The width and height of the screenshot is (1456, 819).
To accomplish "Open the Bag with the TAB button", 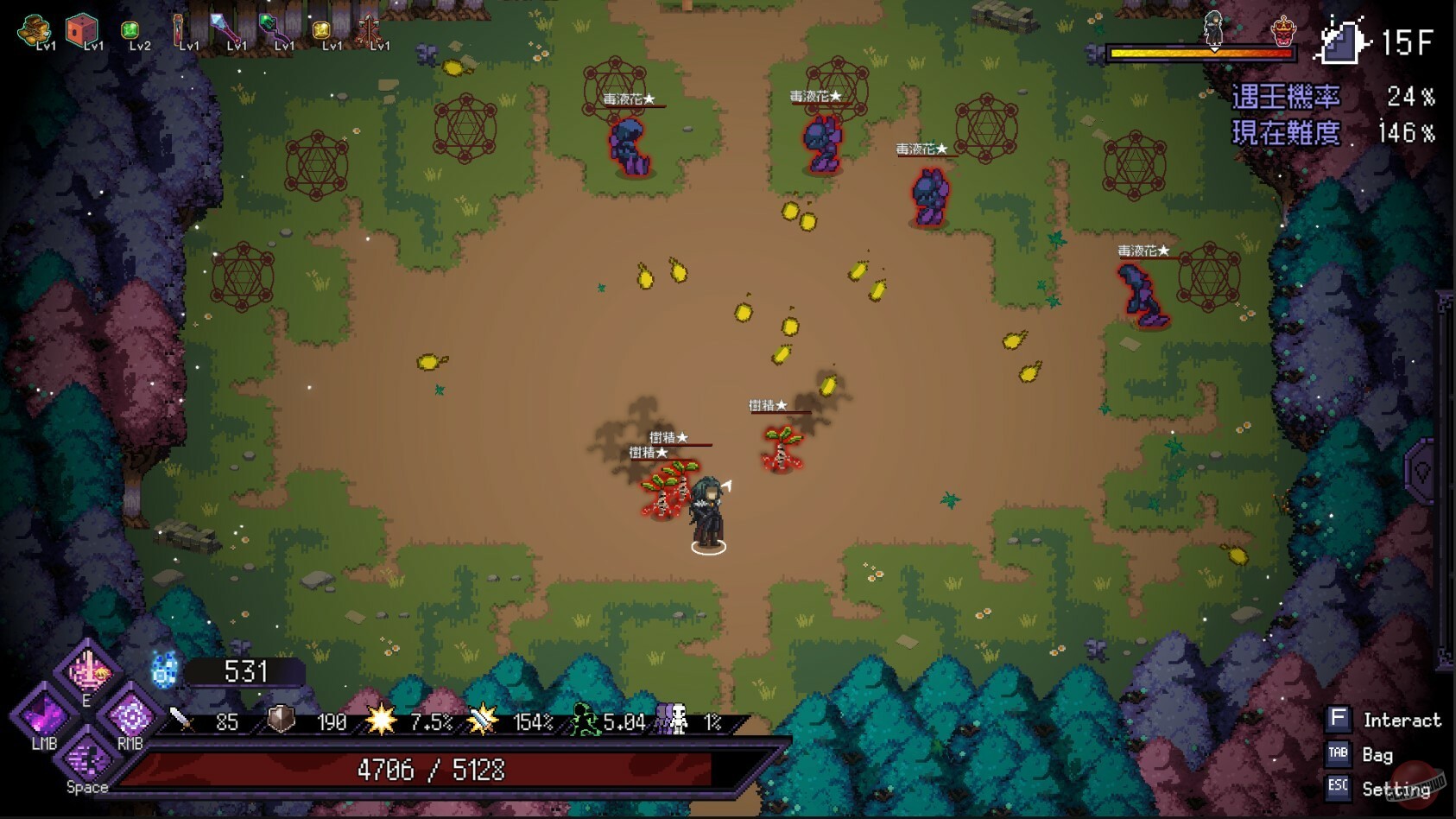I will pyautogui.click(x=1338, y=754).
